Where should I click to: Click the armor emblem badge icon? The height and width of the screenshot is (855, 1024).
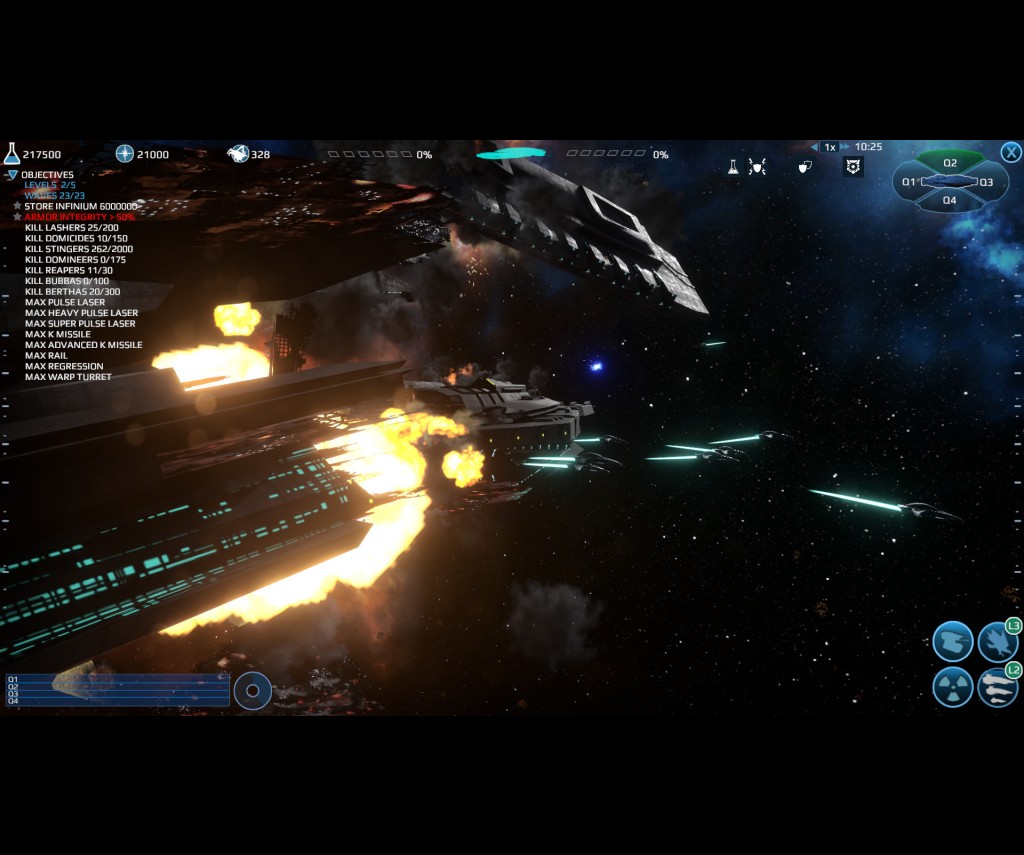coord(853,167)
